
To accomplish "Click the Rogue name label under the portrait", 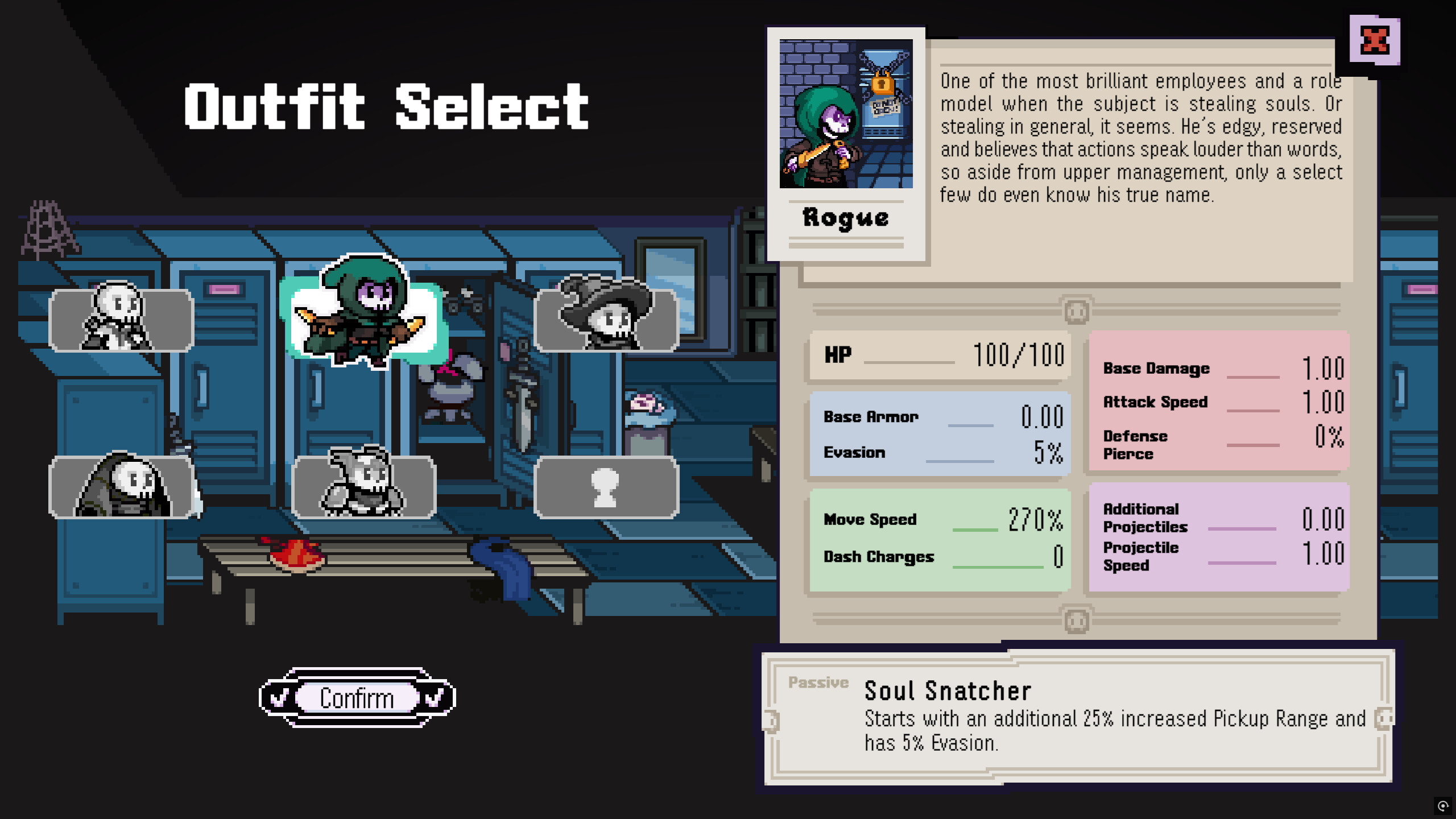I will tap(846, 218).
